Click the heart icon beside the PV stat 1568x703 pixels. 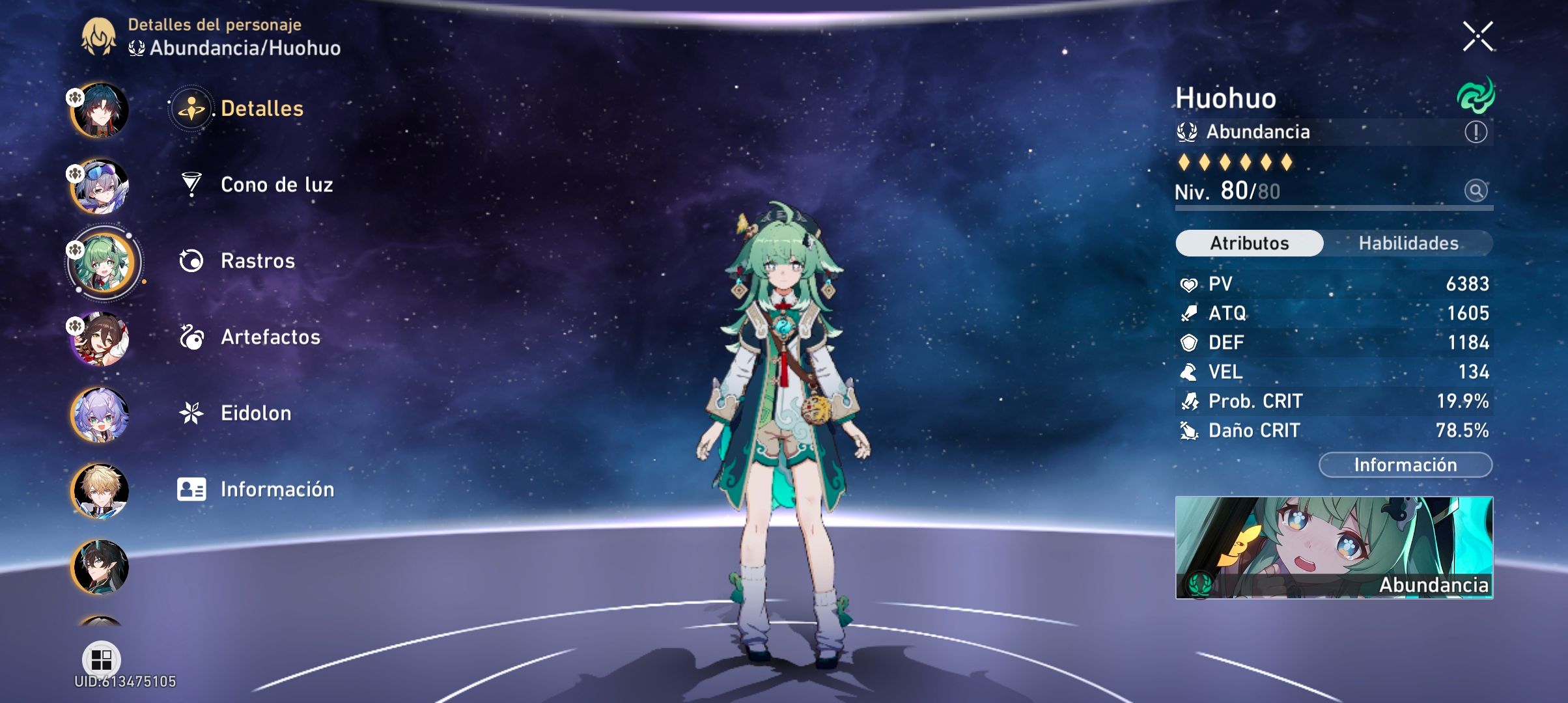coord(1191,283)
